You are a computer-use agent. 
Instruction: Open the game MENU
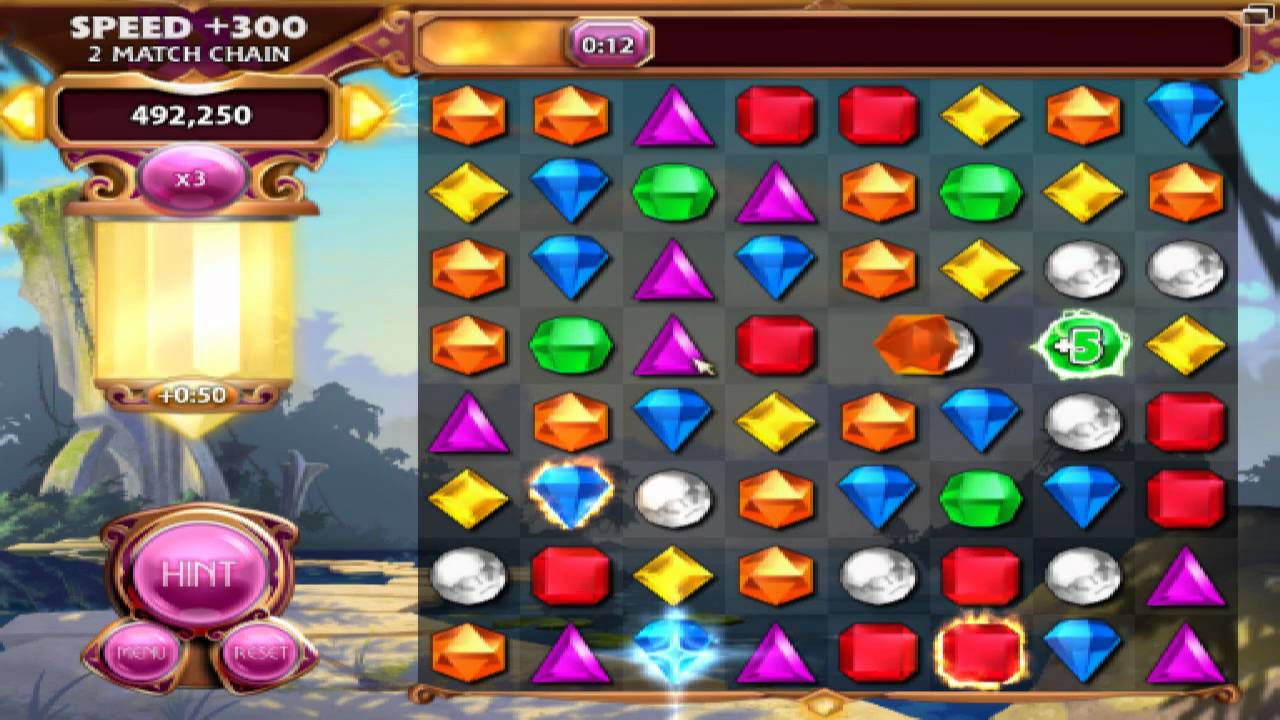[x=141, y=653]
